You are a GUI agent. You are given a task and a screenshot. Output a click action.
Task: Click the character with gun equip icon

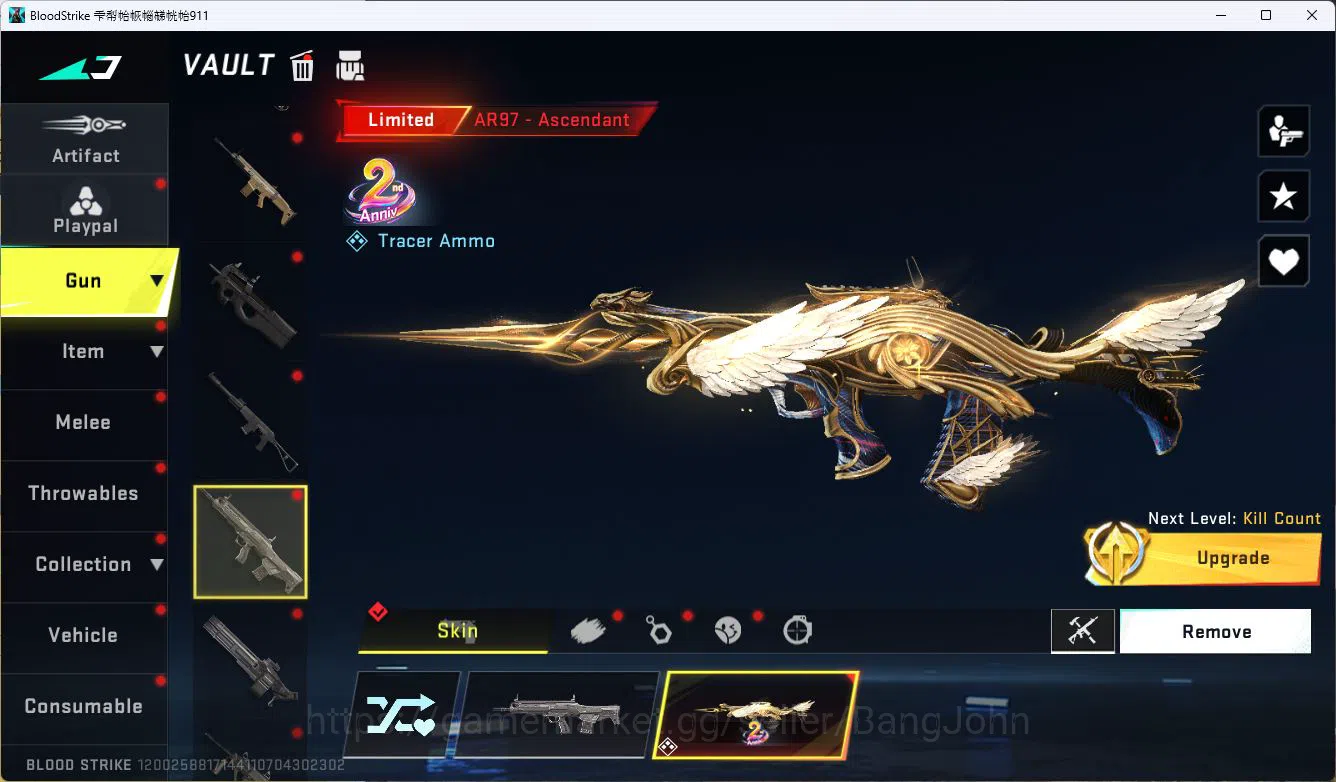(1283, 130)
